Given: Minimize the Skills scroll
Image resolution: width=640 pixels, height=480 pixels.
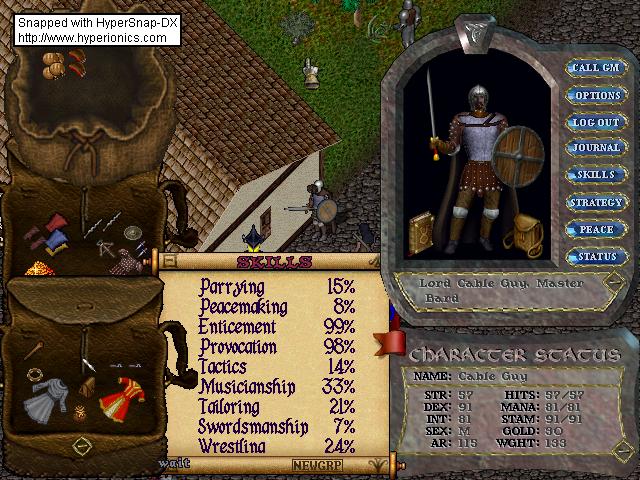Looking at the screenshot, I should [x=168, y=262].
